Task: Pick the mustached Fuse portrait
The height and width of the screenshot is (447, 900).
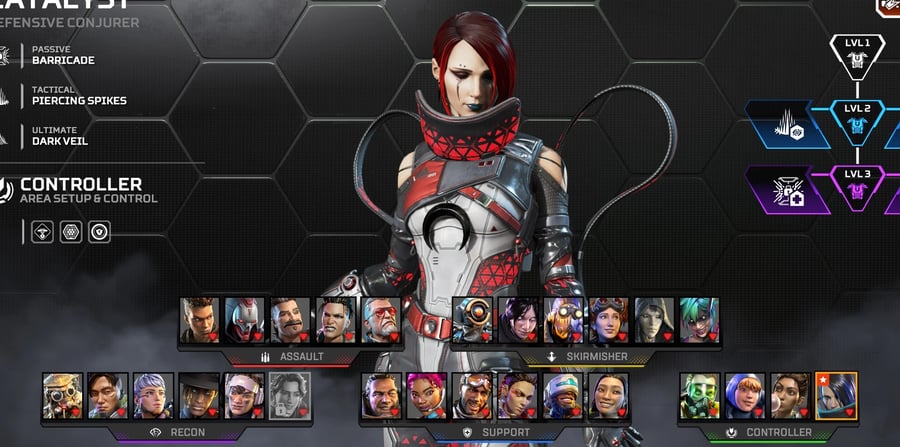Action: coord(290,320)
